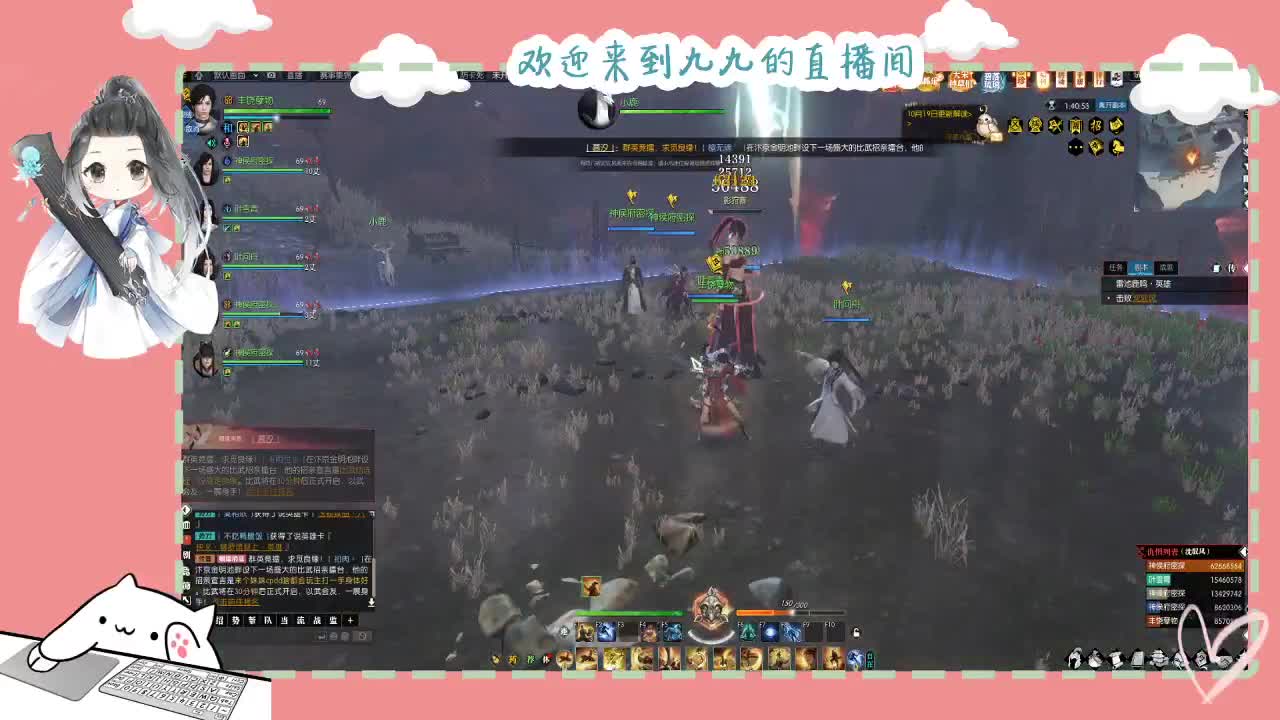
Task: Click the 离开副本 button next to the dungeon timer
Action: (x=1114, y=106)
